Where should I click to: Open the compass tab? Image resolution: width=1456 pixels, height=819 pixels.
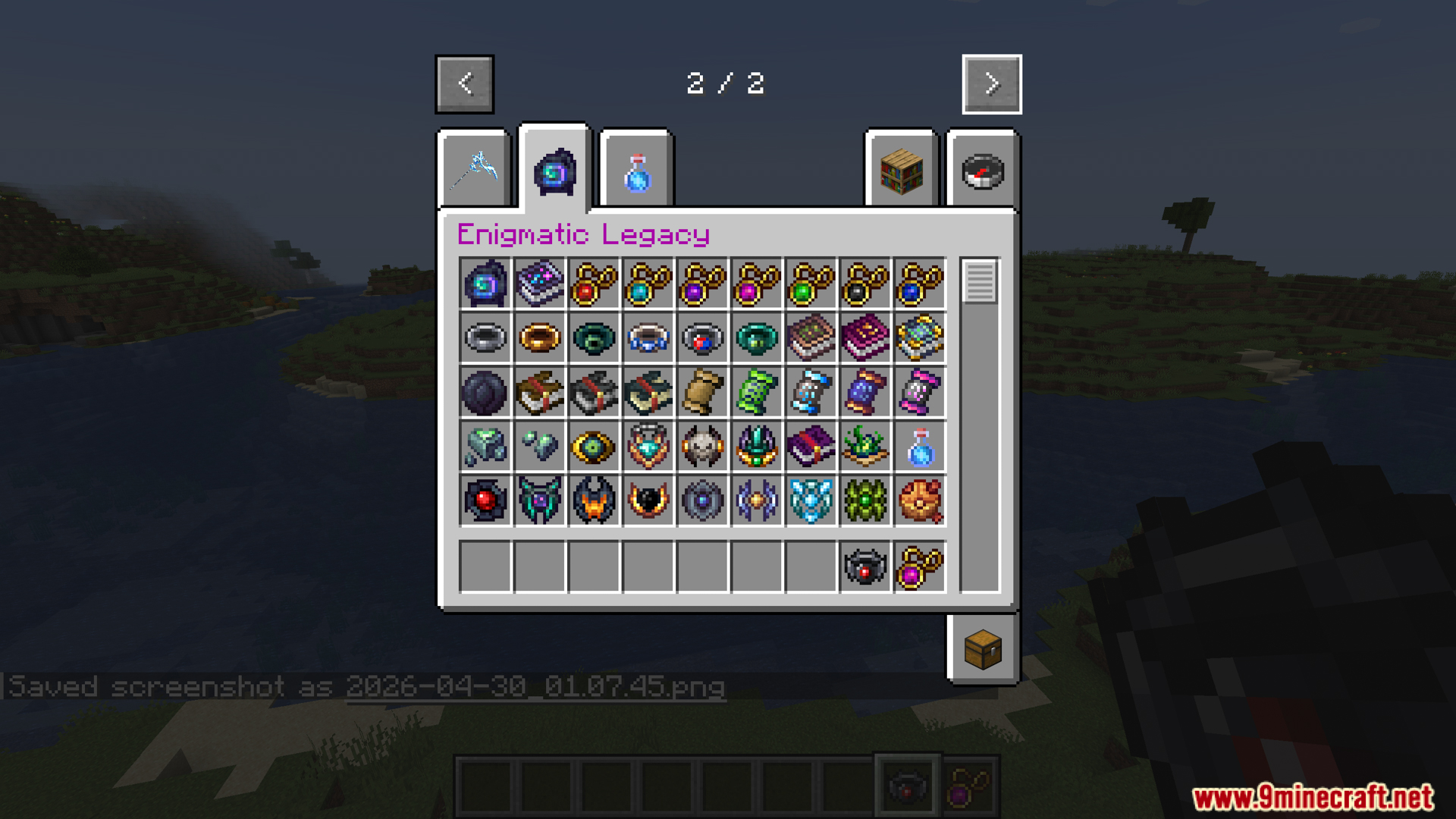tap(982, 171)
